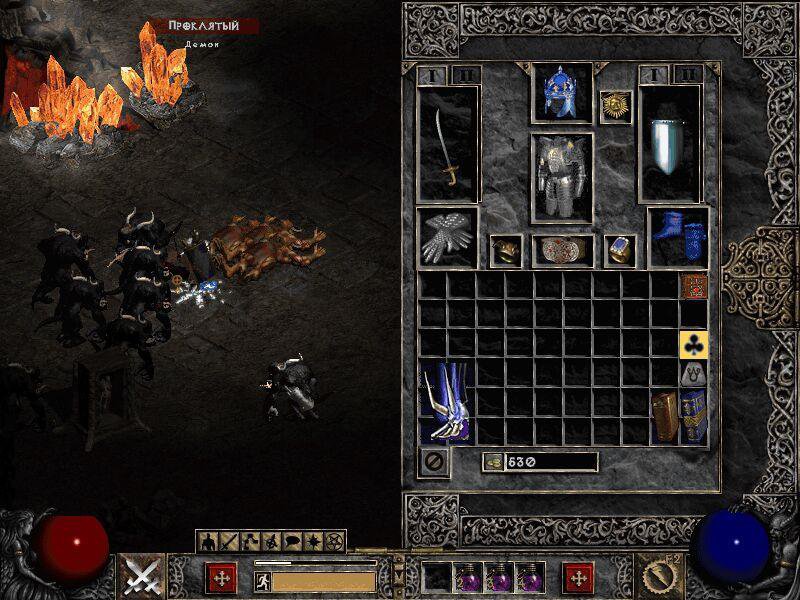Select the equipped shield slot

point(670,145)
